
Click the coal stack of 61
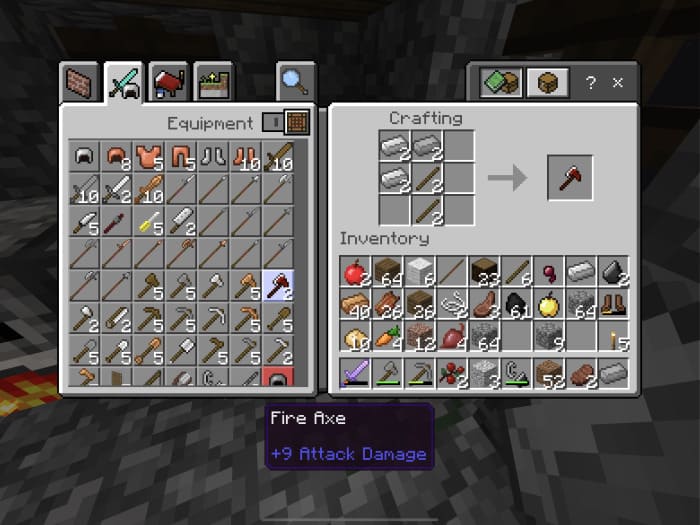[x=517, y=305]
